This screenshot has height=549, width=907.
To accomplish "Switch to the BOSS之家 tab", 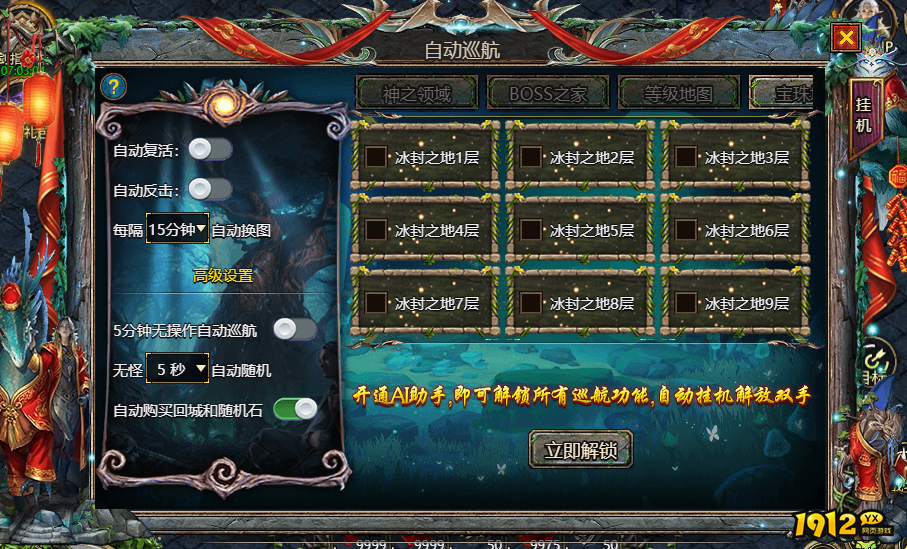I will tap(548, 95).
